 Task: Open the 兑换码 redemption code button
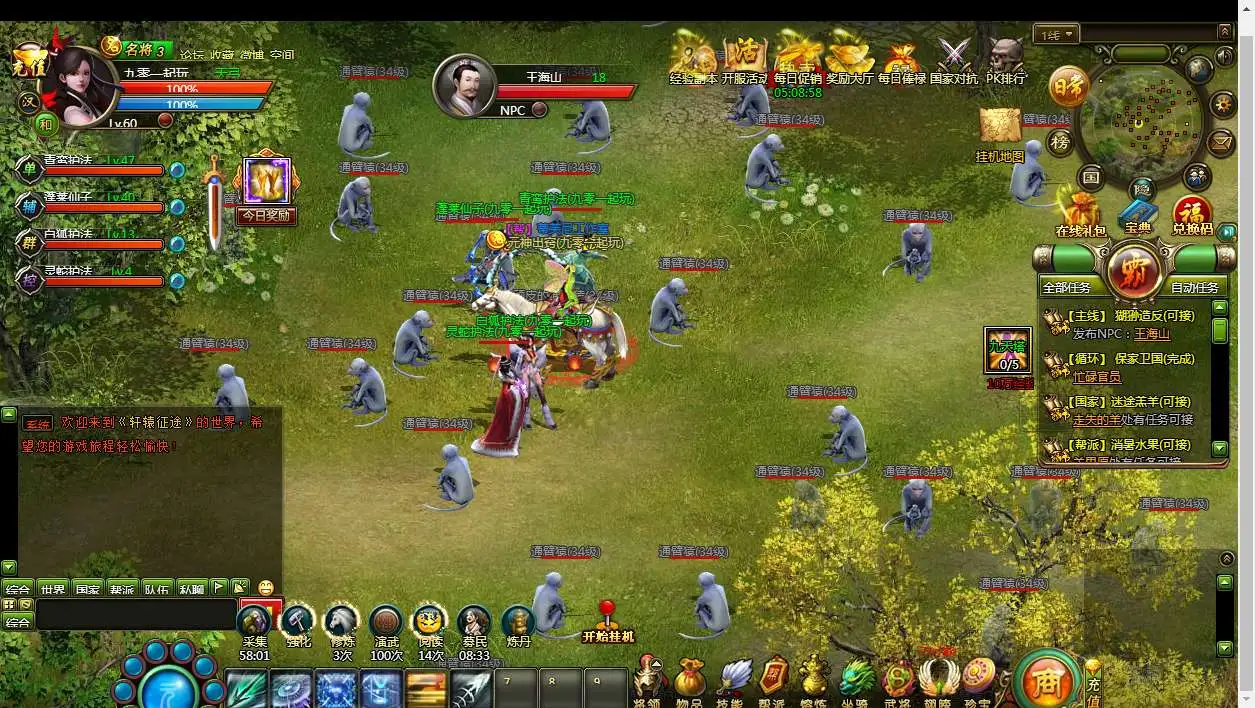click(1192, 213)
